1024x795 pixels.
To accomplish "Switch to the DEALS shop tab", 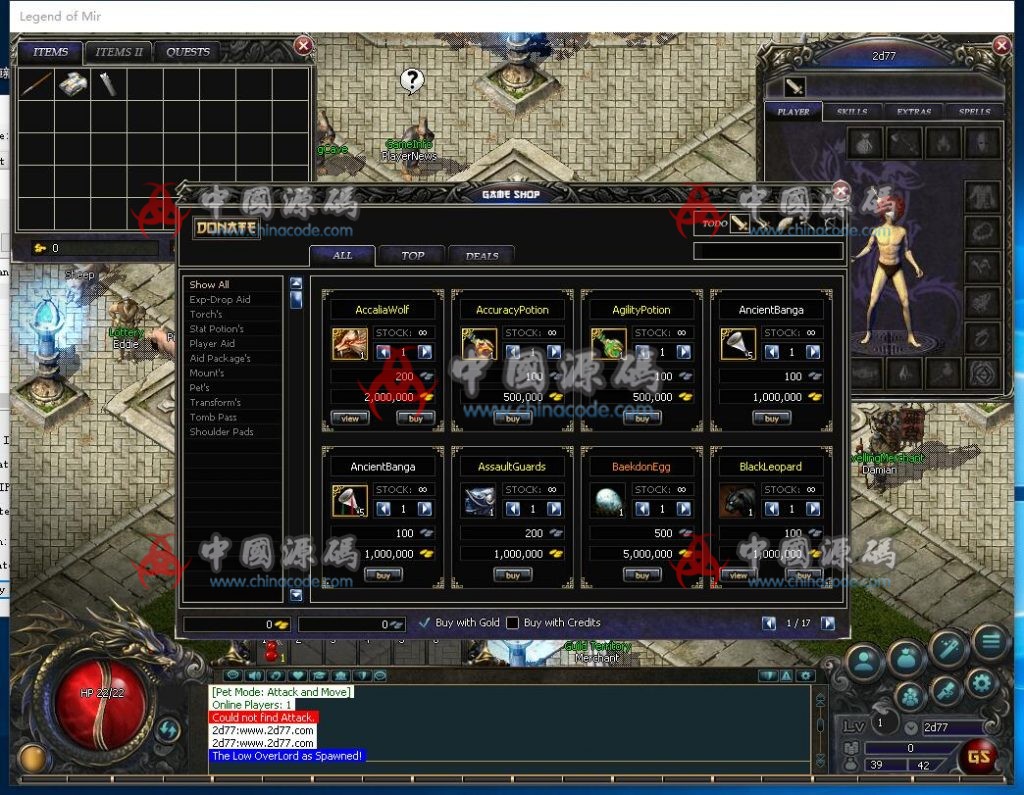I will [482, 256].
